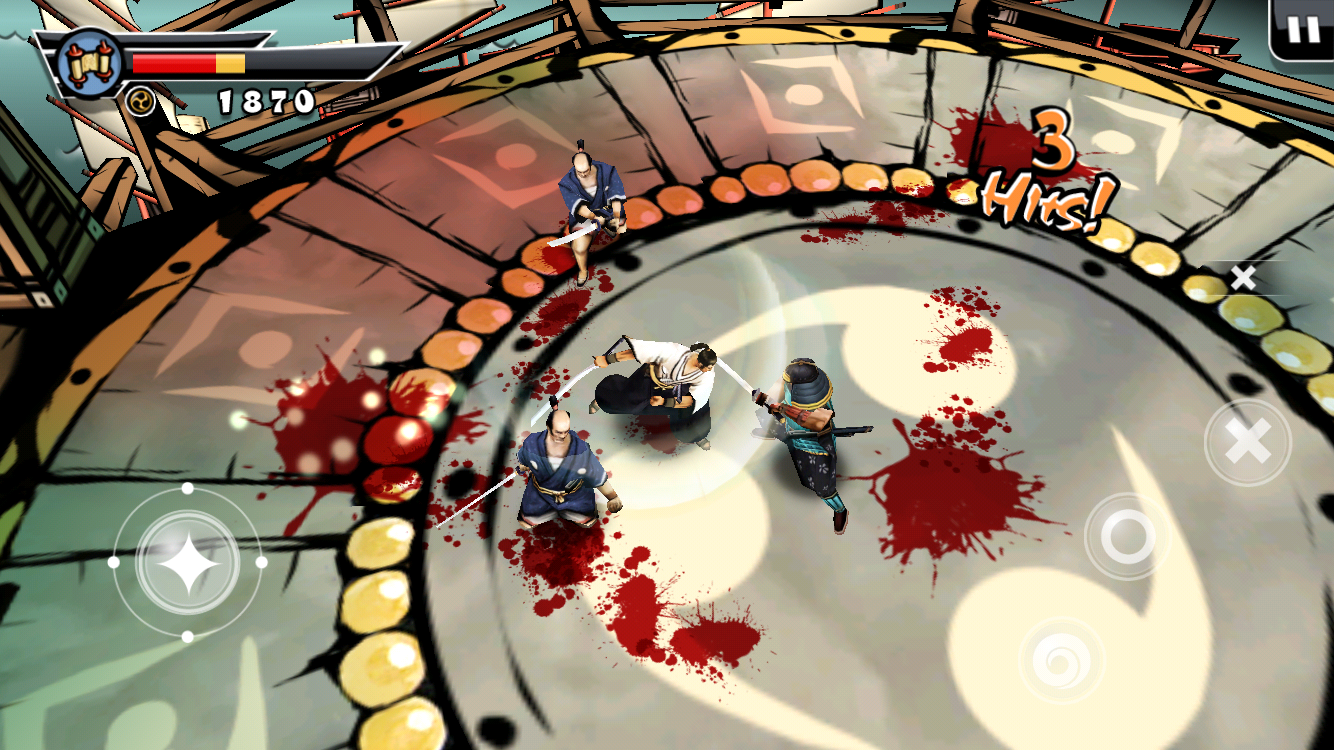Tap the large X attack button
Viewport: 1334px width, 750px height.
tap(1248, 442)
